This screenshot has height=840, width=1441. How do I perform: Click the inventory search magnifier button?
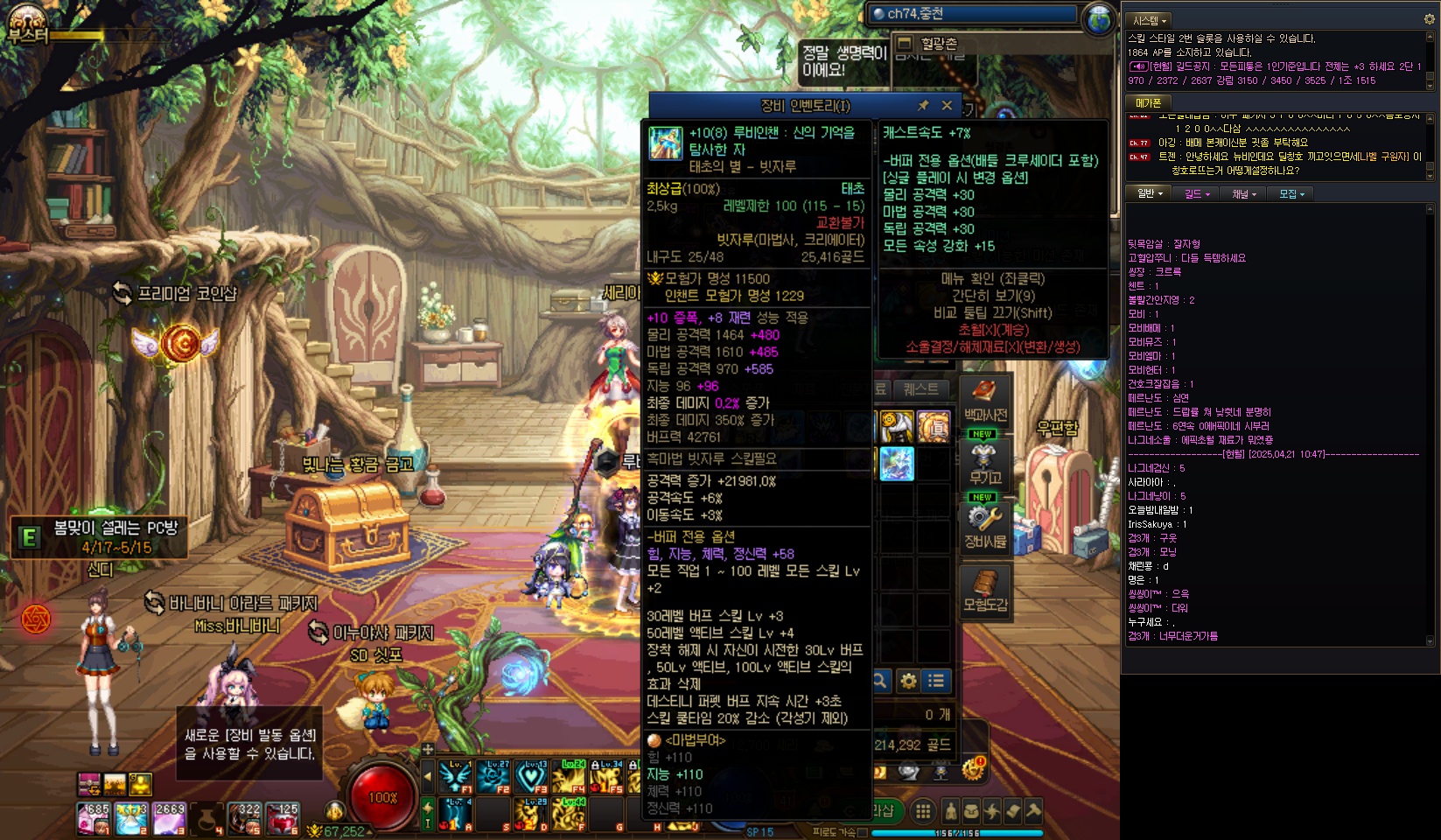click(880, 681)
